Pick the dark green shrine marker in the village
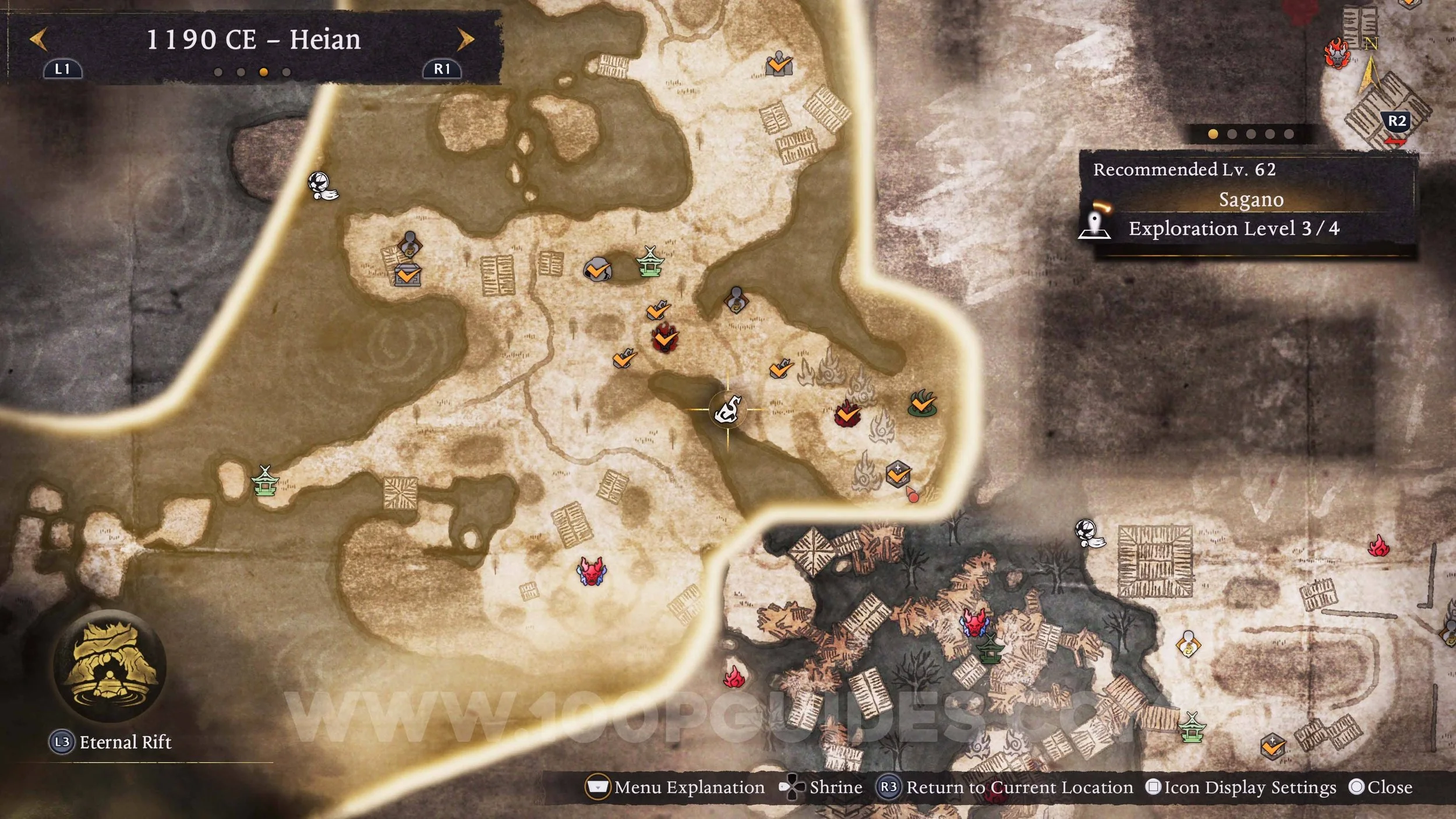This screenshot has width=1456, height=819. [x=988, y=649]
